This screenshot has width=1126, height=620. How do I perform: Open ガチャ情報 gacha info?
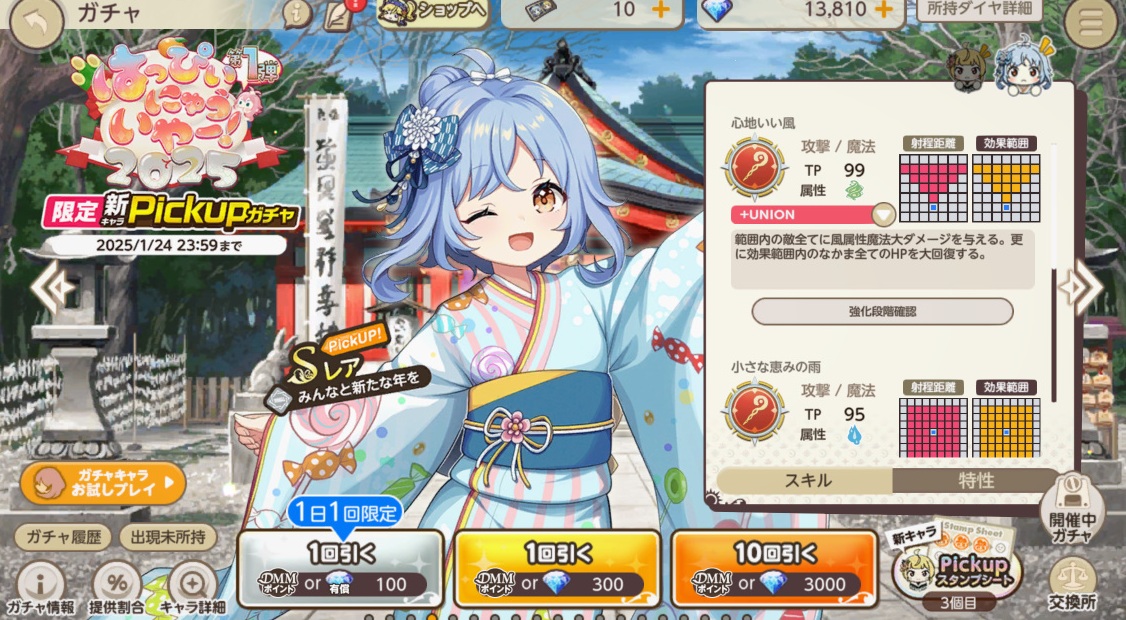(x=40, y=588)
